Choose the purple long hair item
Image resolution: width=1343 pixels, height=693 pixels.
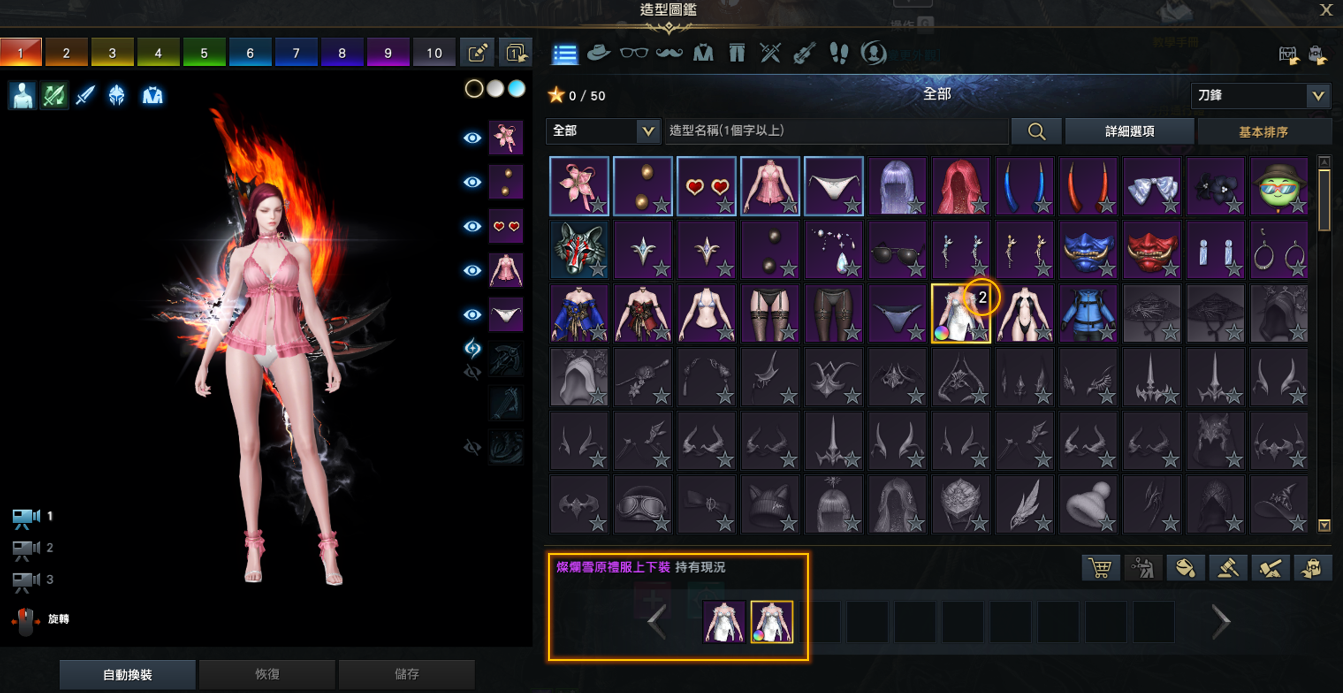coord(898,186)
